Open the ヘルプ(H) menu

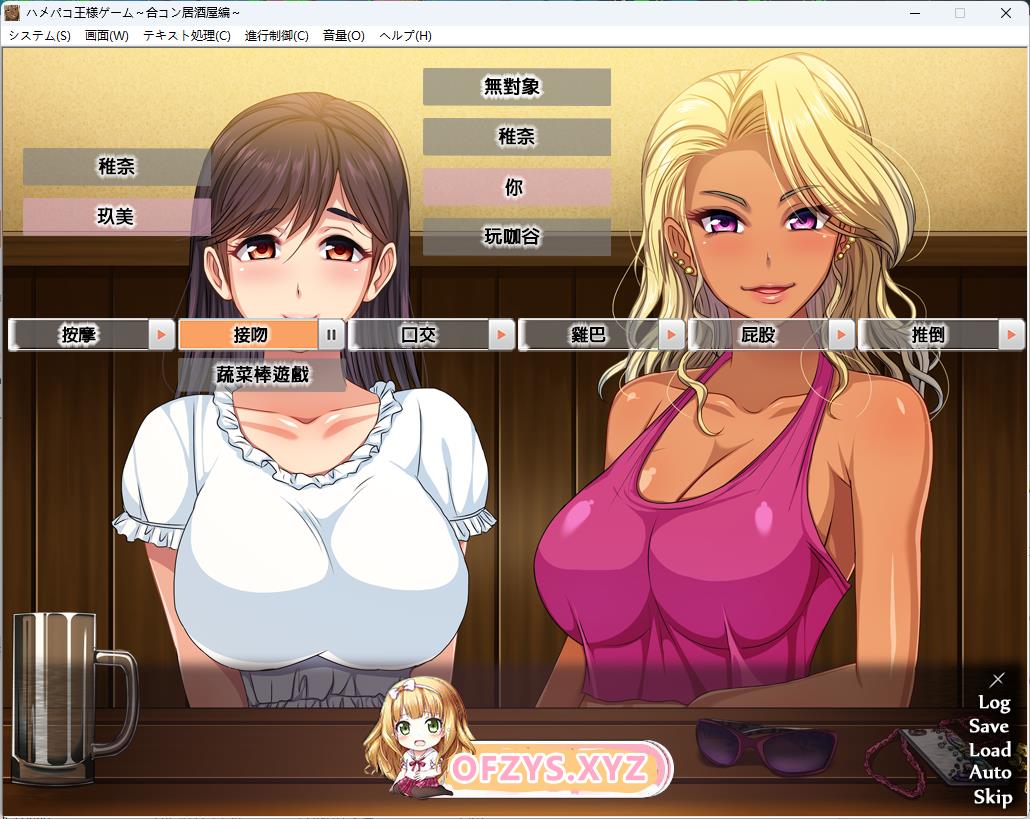405,35
